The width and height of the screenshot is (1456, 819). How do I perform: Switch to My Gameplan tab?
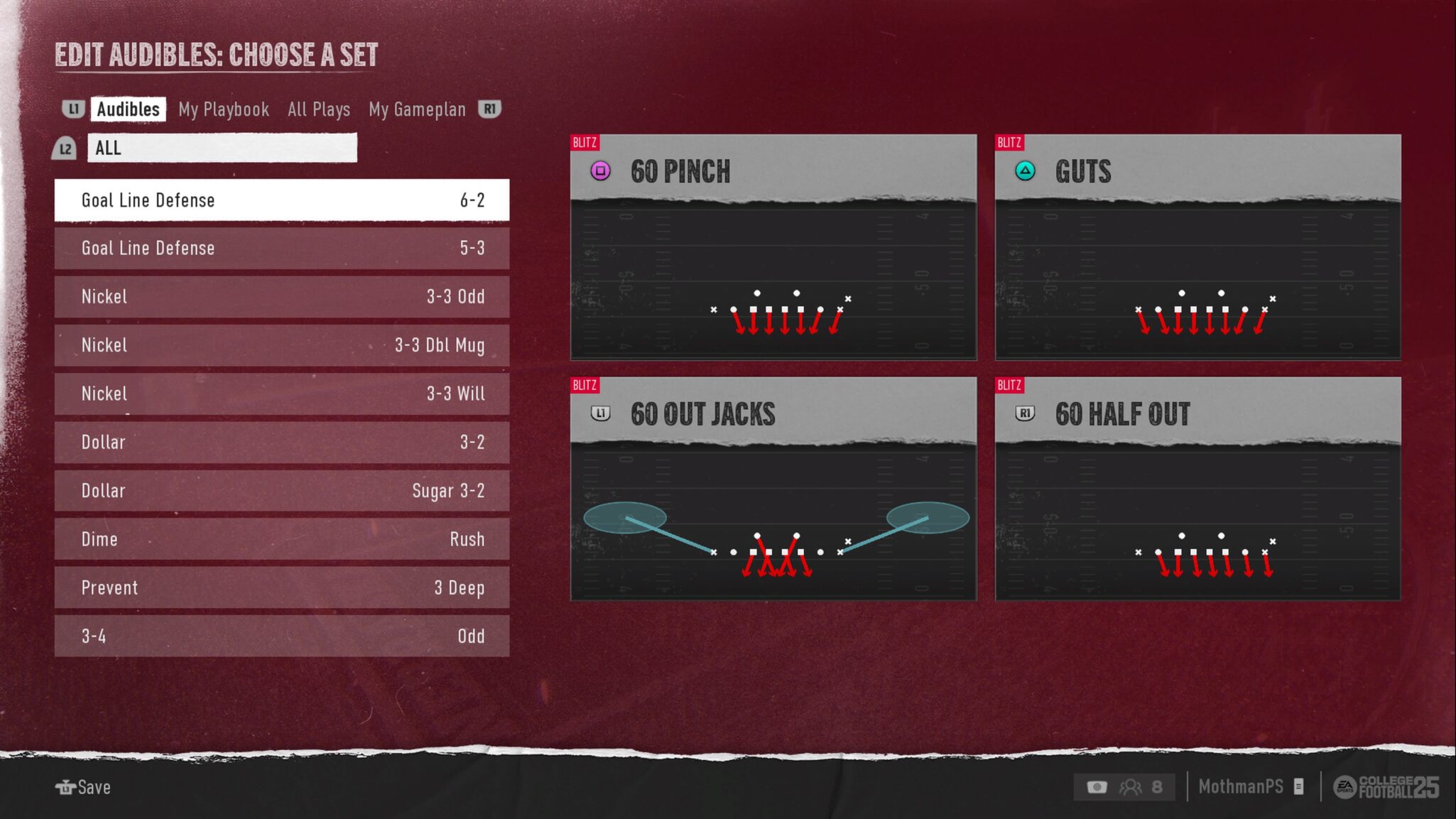pos(417,109)
